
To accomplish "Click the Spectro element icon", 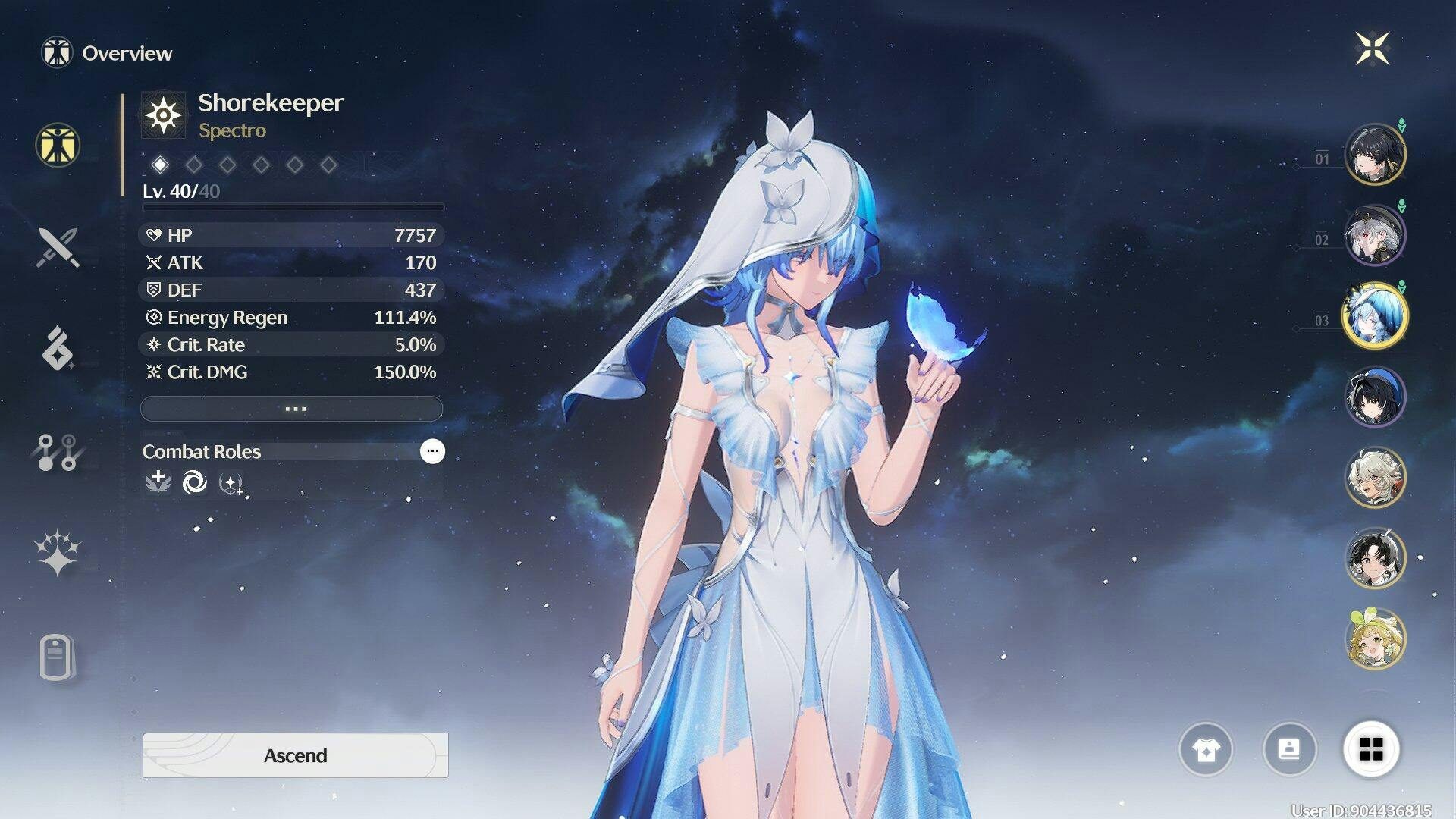I will pyautogui.click(x=164, y=115).
